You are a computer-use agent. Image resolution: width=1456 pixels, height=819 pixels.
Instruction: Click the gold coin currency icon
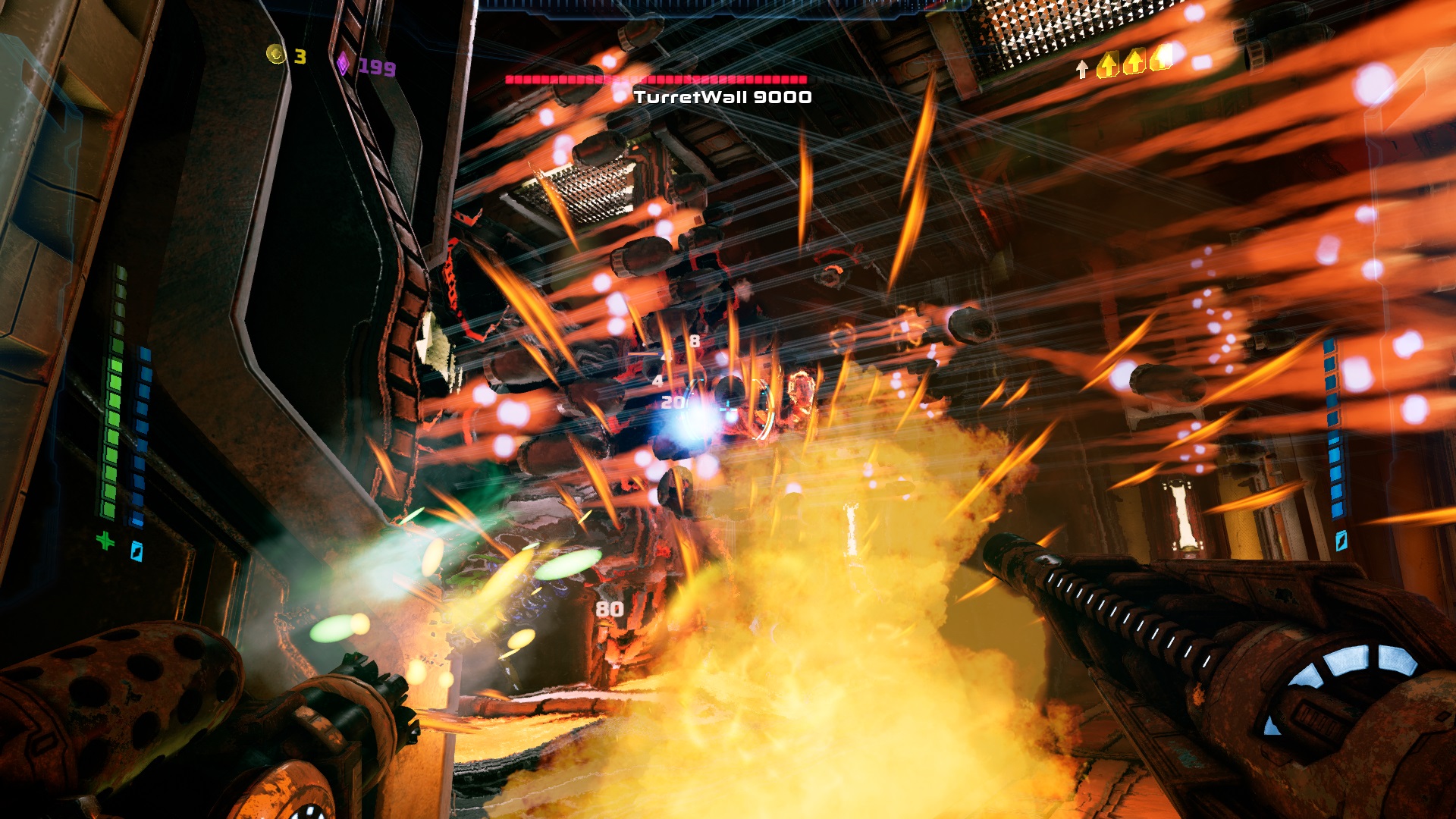275,54
